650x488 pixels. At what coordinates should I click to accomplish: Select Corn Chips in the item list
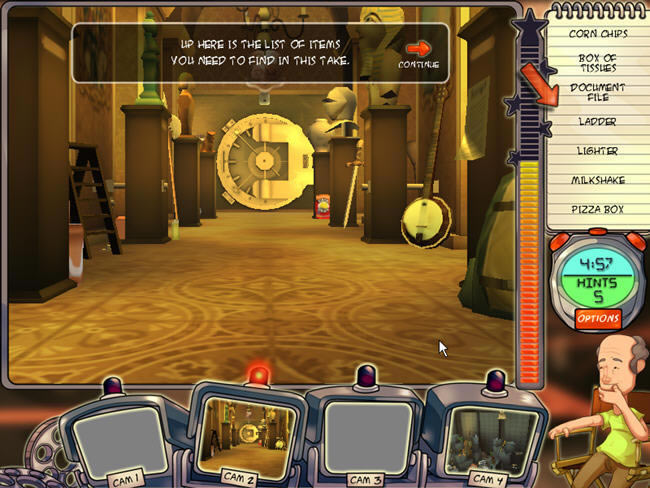tap(598, 33)
